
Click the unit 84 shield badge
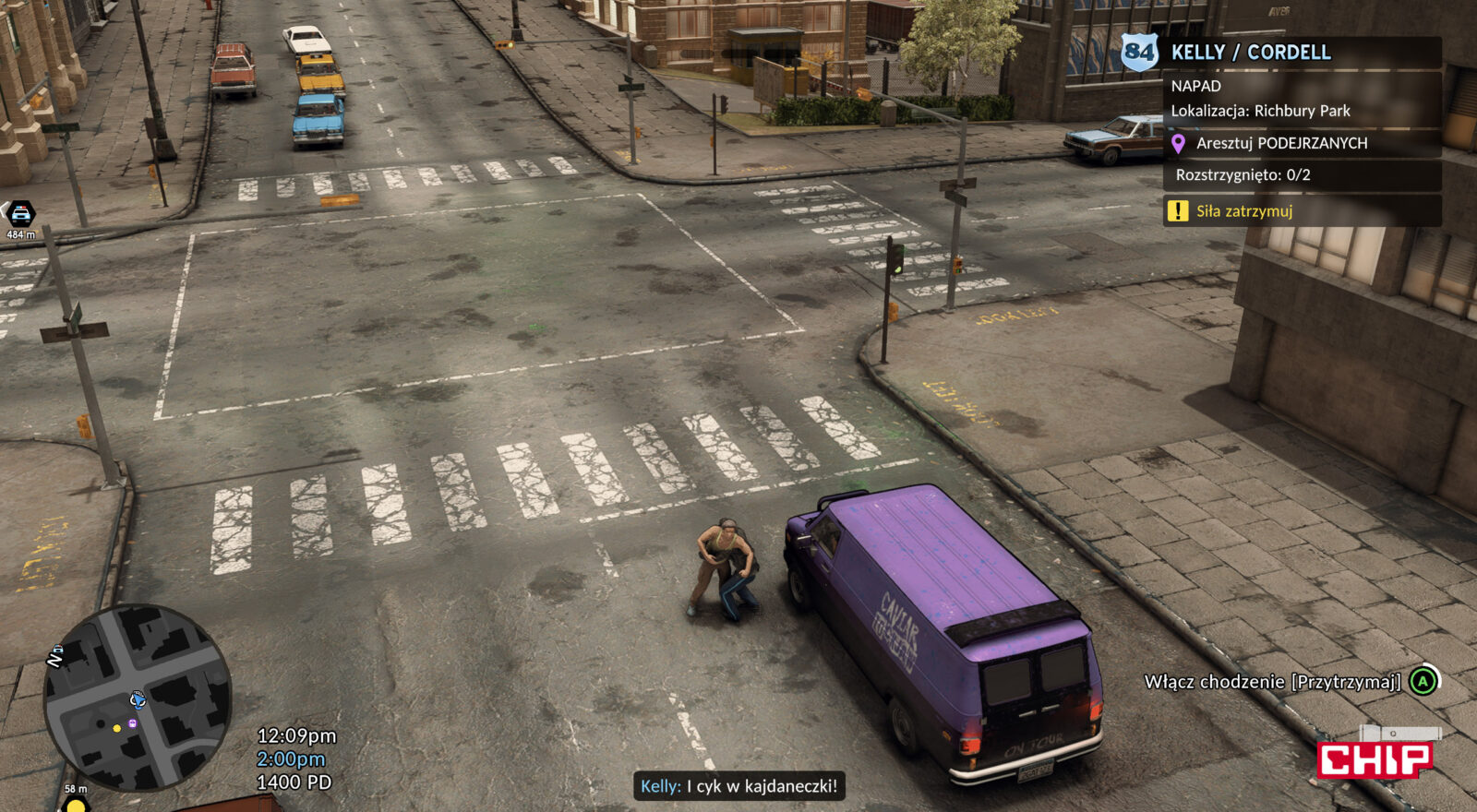tap(1139, 52)
